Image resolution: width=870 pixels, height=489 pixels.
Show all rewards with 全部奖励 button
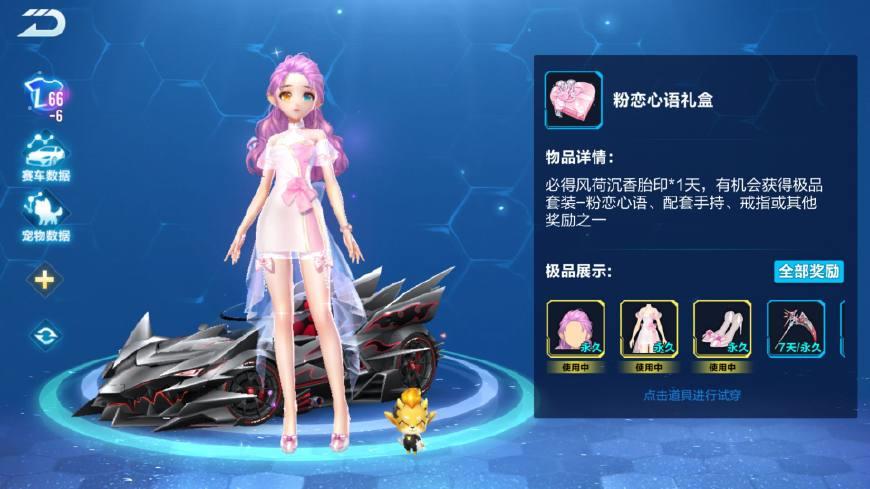pyautogui.click(x=808, y=271)
